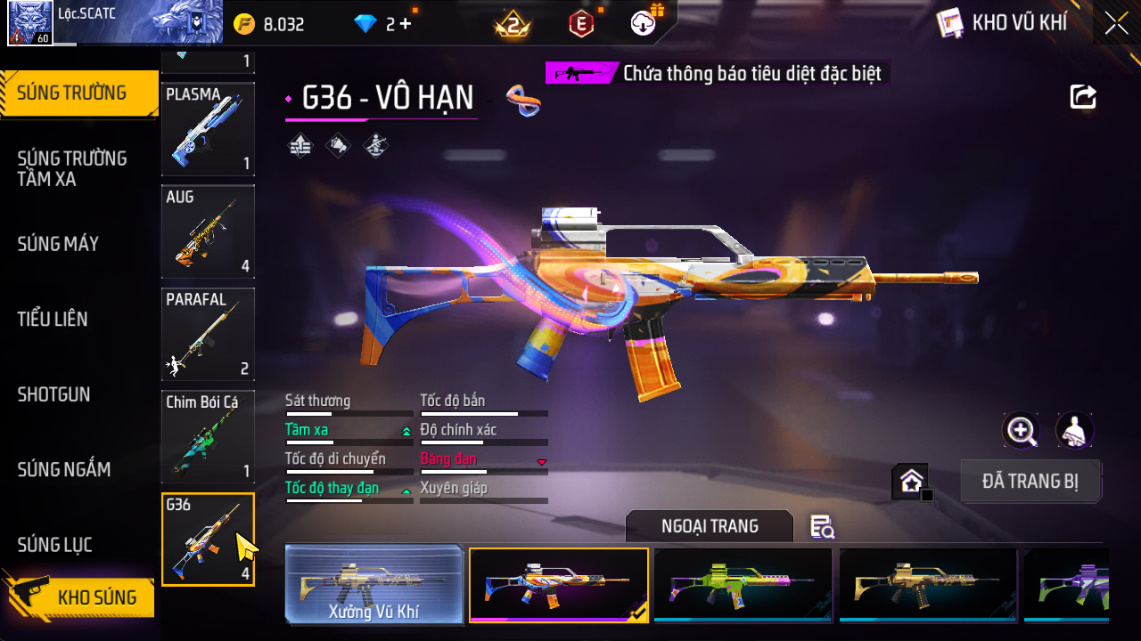1141x641 pixels.
Task: Show the Shotgun weapon category
Action: (x=54, y=394)
